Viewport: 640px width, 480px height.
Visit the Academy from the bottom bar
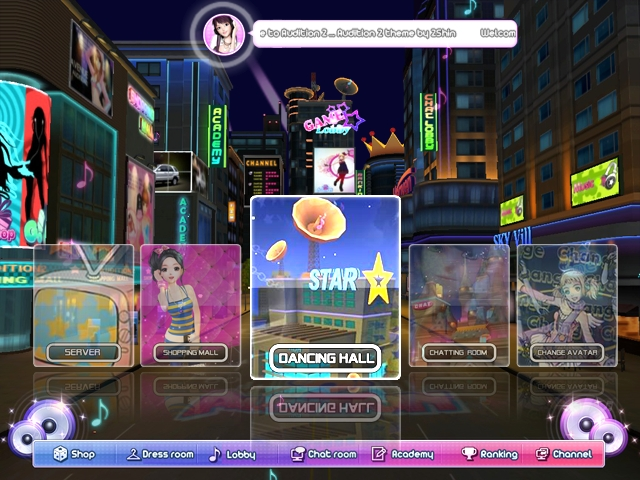(403, 454)
